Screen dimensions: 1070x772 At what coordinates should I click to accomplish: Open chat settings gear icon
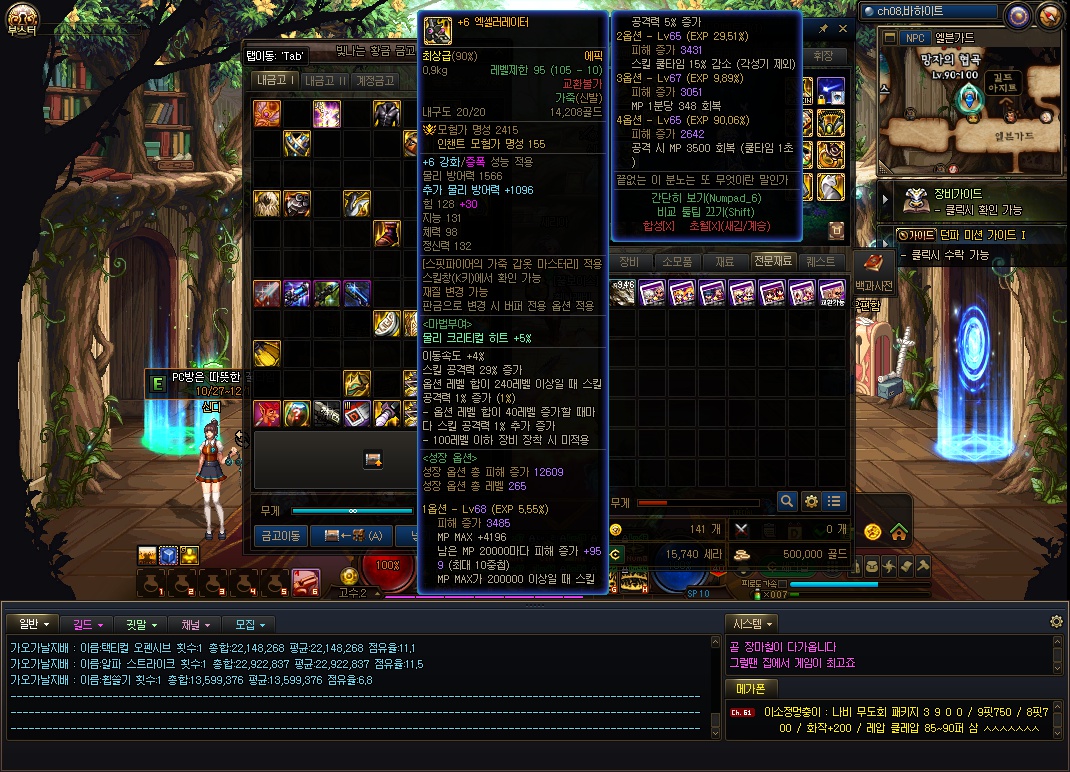1056,622
